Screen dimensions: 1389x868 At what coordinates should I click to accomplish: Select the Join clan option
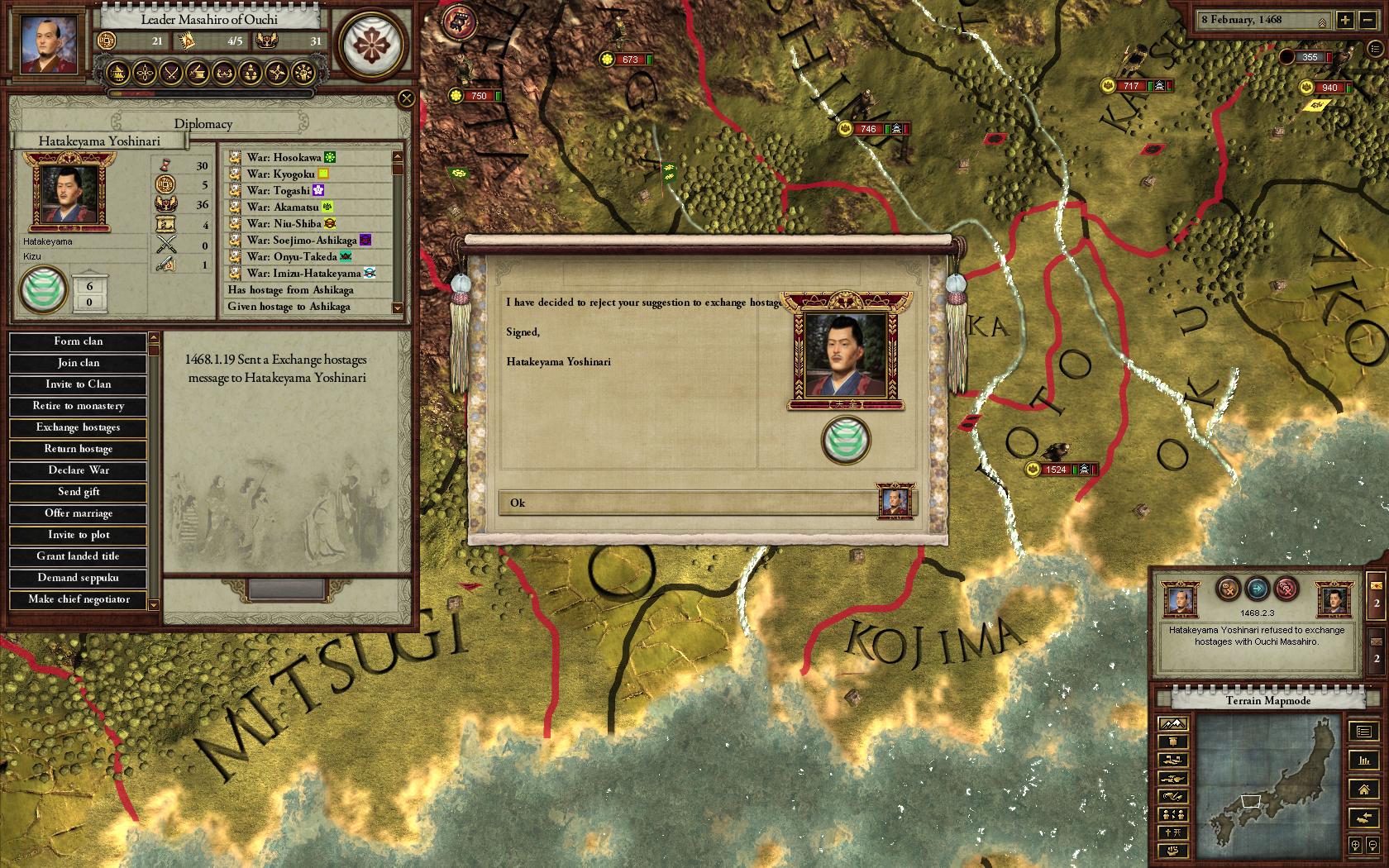coord(79,363)
